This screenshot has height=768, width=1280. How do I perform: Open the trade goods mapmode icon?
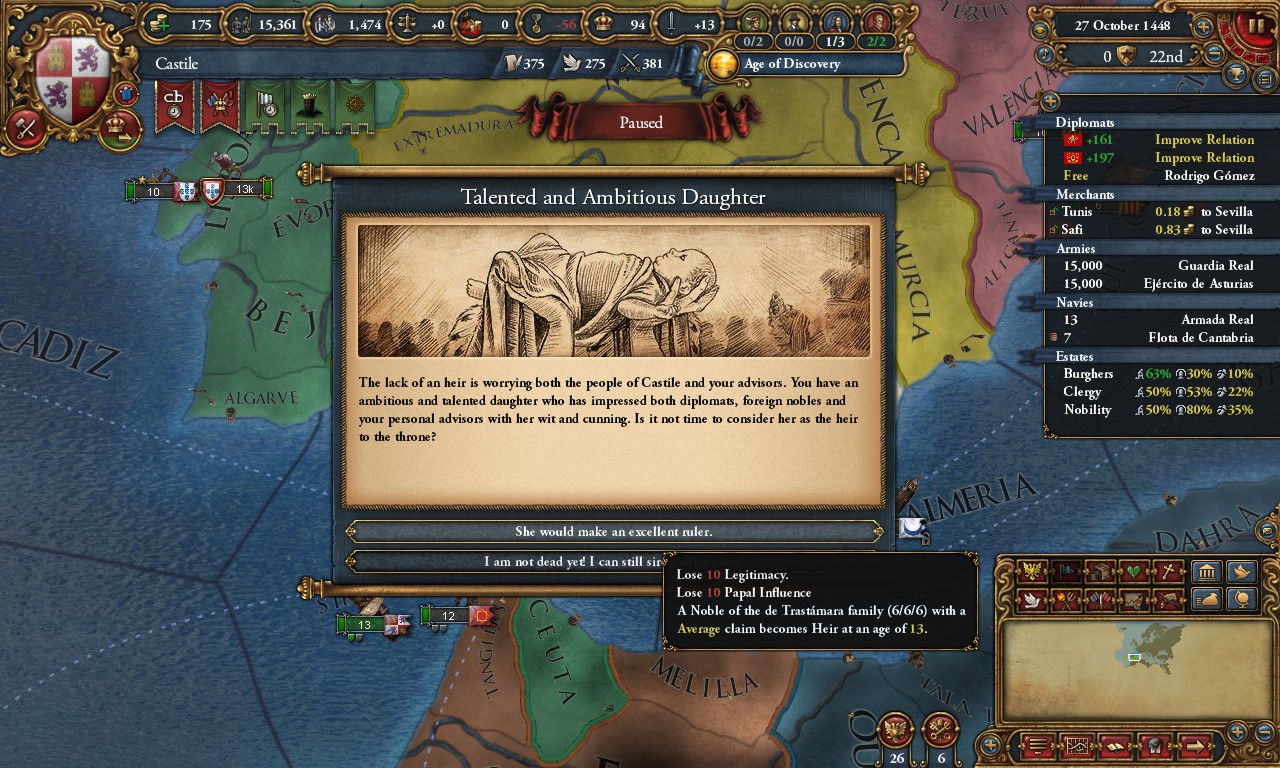tap(1101, 571)
